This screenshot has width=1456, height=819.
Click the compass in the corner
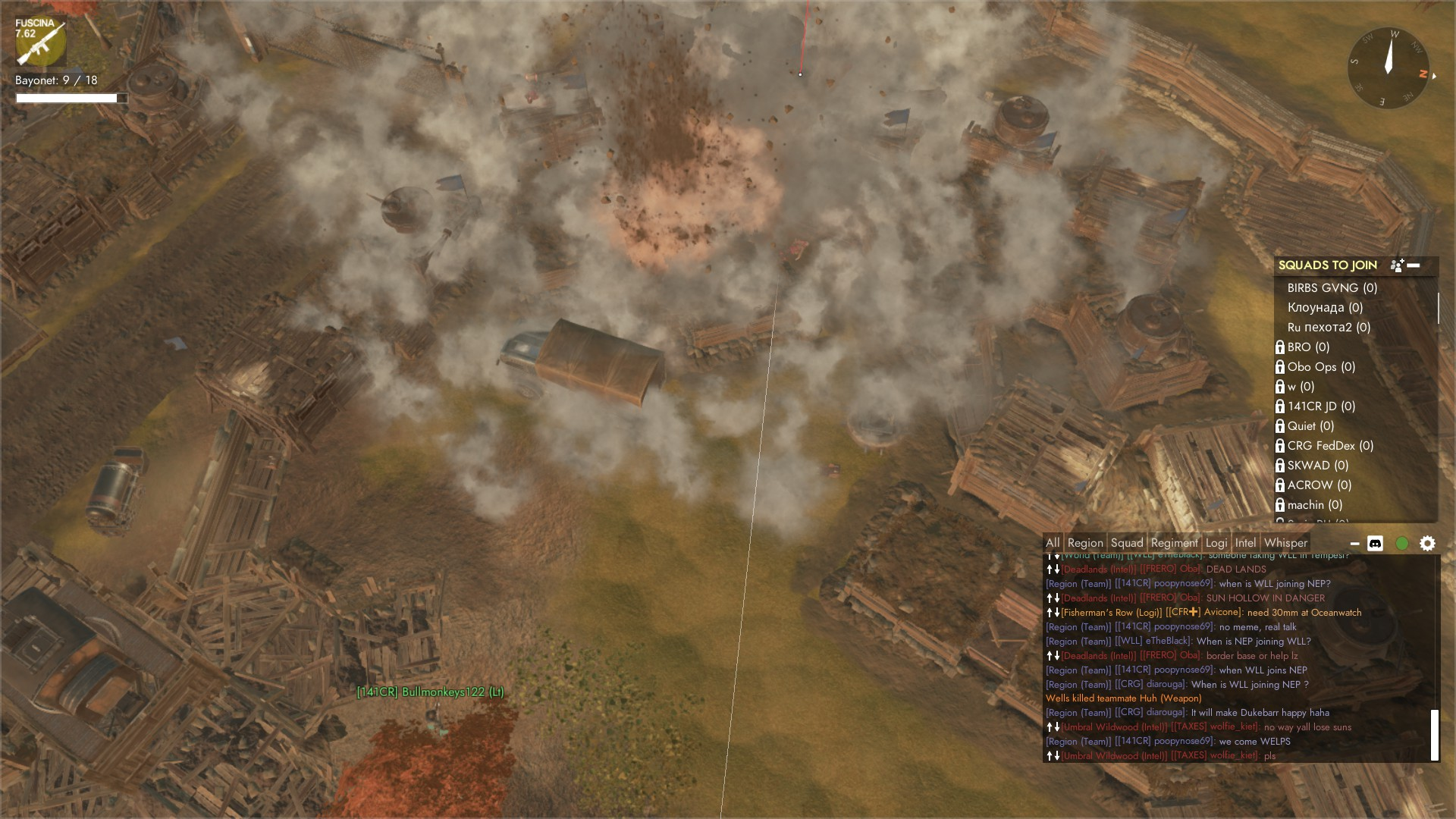1389,68
